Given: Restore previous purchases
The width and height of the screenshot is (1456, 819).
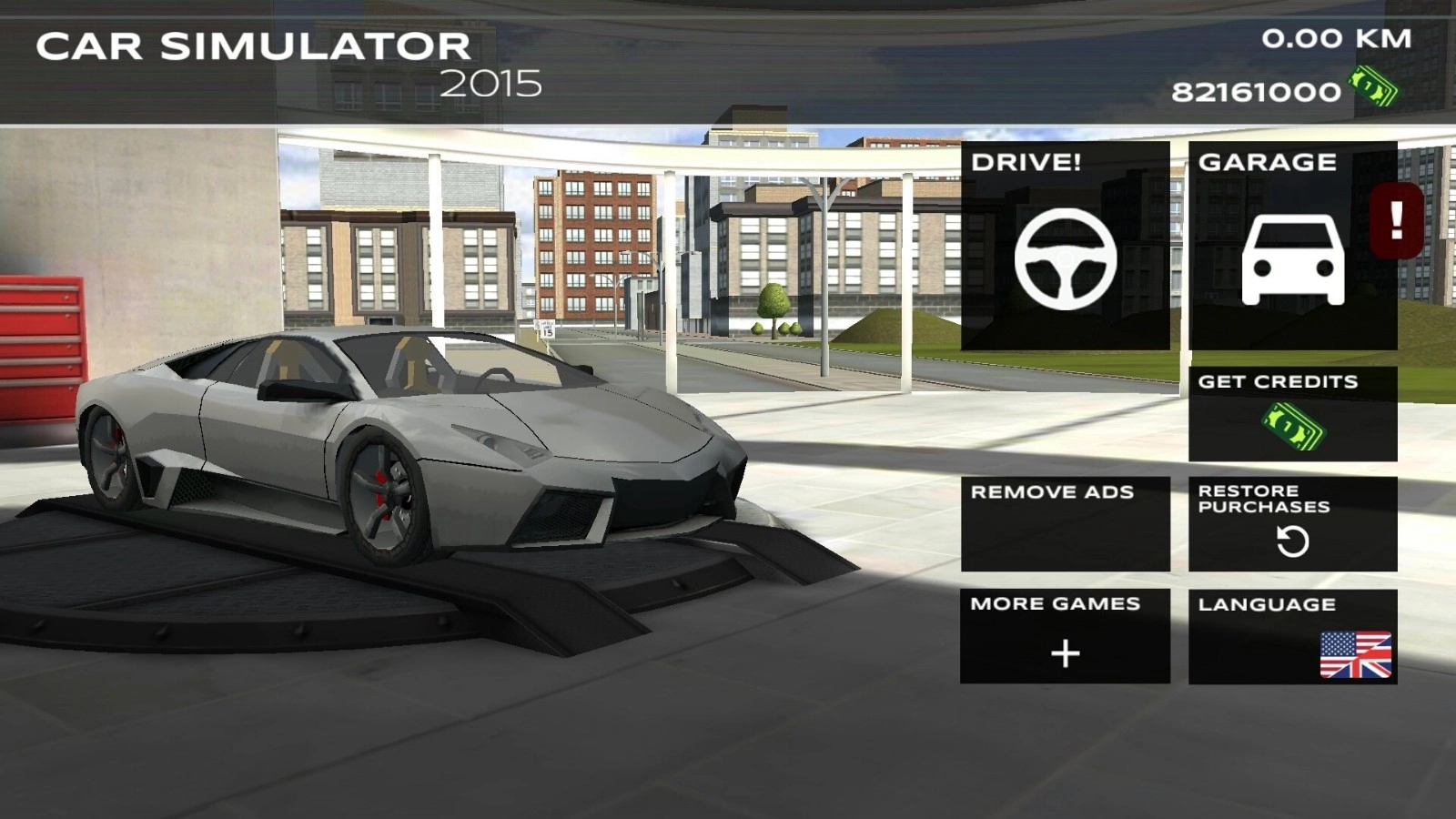Looking at the screenshot, I should (1292, 523).
